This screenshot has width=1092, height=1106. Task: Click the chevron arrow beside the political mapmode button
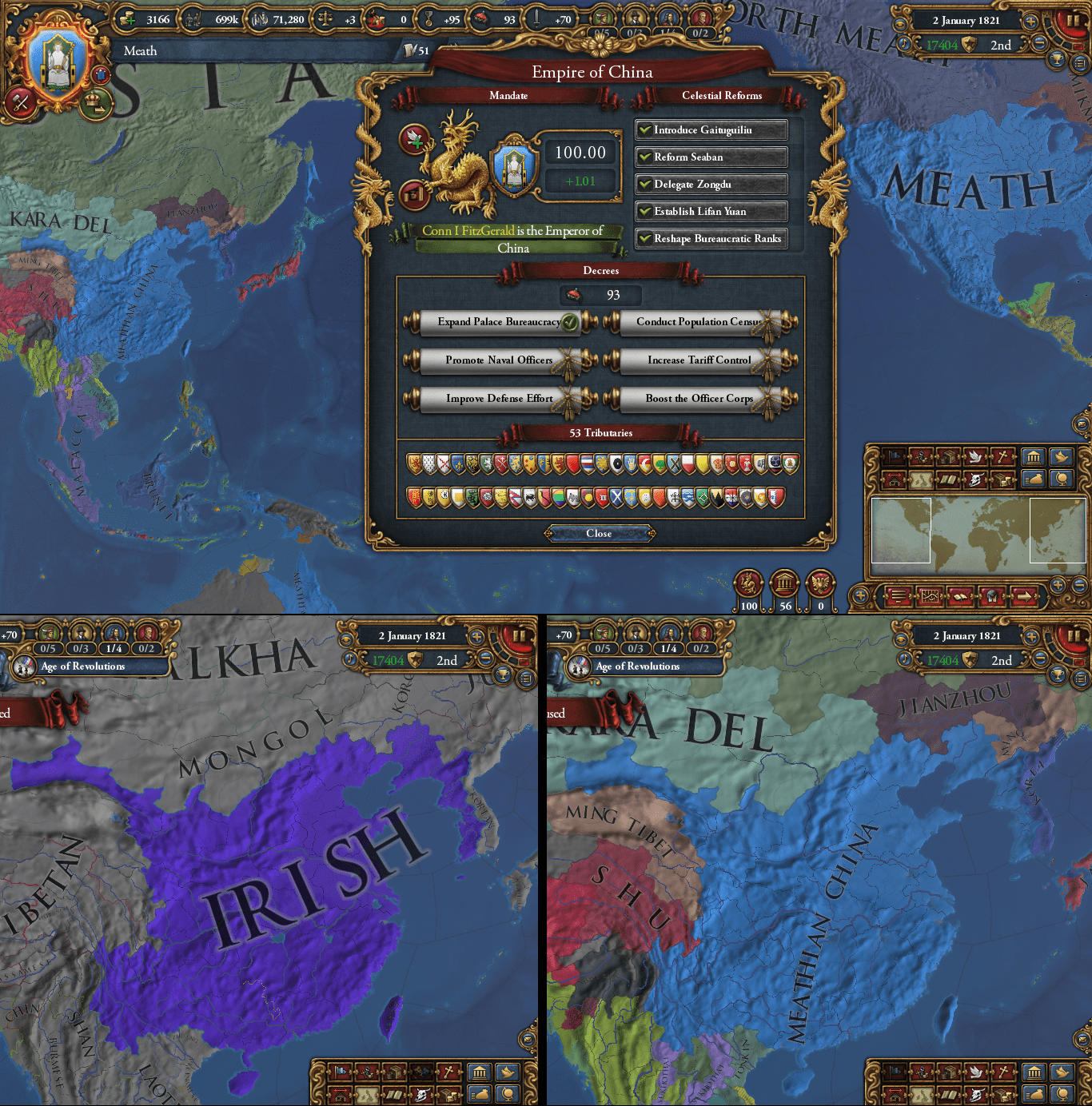tap(907, 457)
